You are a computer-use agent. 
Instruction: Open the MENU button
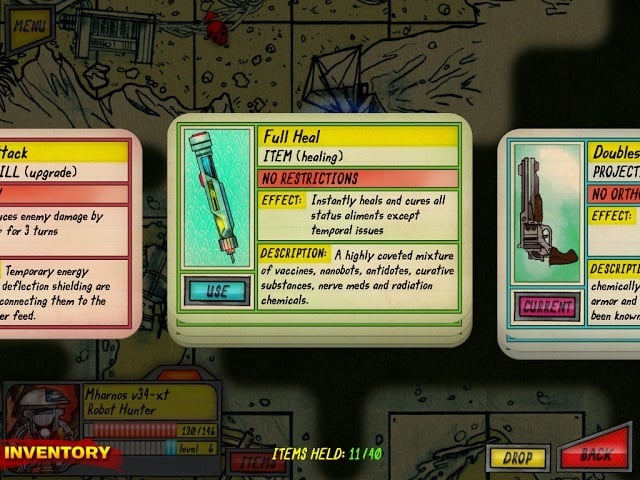point(32,23)
